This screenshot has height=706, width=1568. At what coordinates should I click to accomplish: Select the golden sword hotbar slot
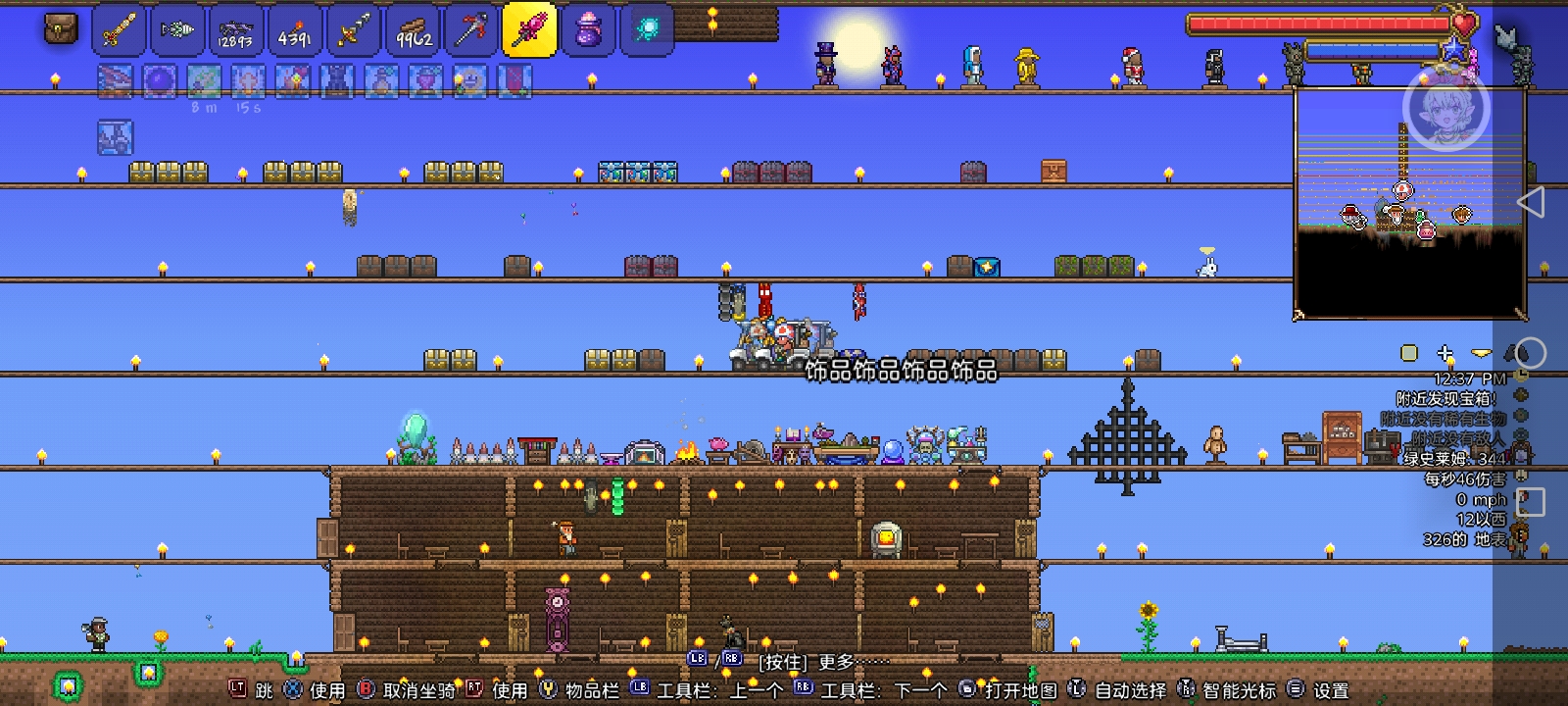119,30
